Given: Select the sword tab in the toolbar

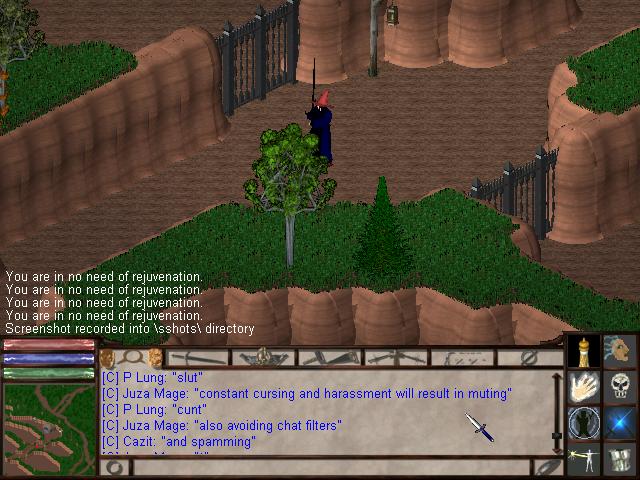Looking at the screenshot, I should pos(198,357).
